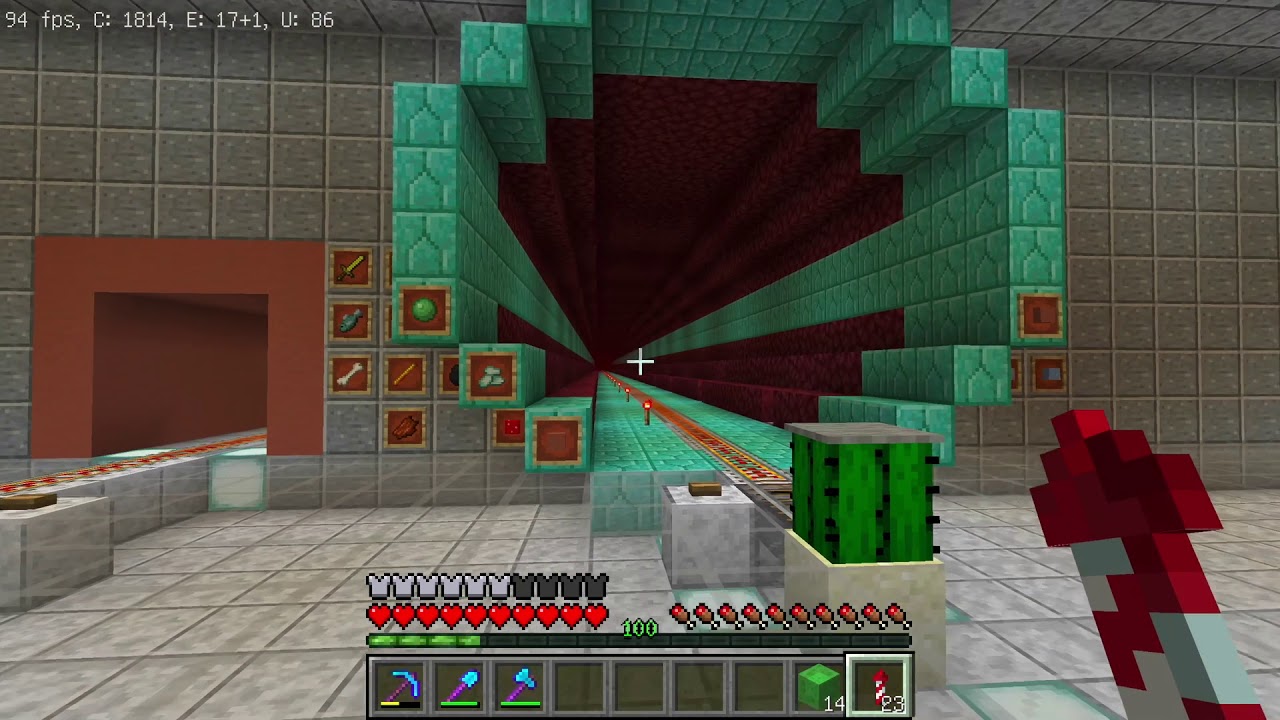Image resolution: width=1280 pixels, height=720 pixels.
Task: Click the cooked porkchop item frame
Action: tap(404, 428)
